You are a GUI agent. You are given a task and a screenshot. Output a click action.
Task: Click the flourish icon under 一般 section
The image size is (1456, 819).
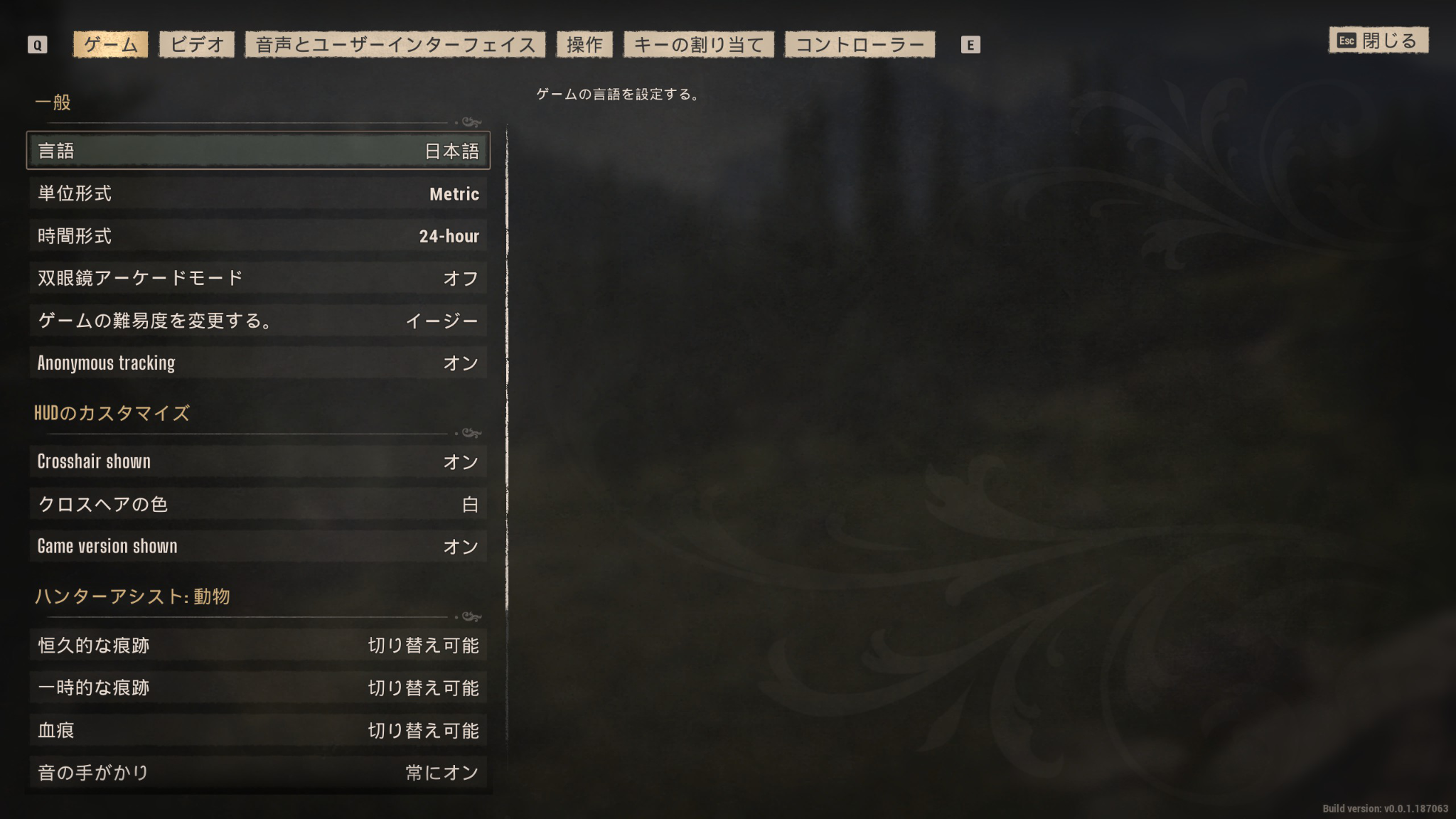(x=470, y=121)
